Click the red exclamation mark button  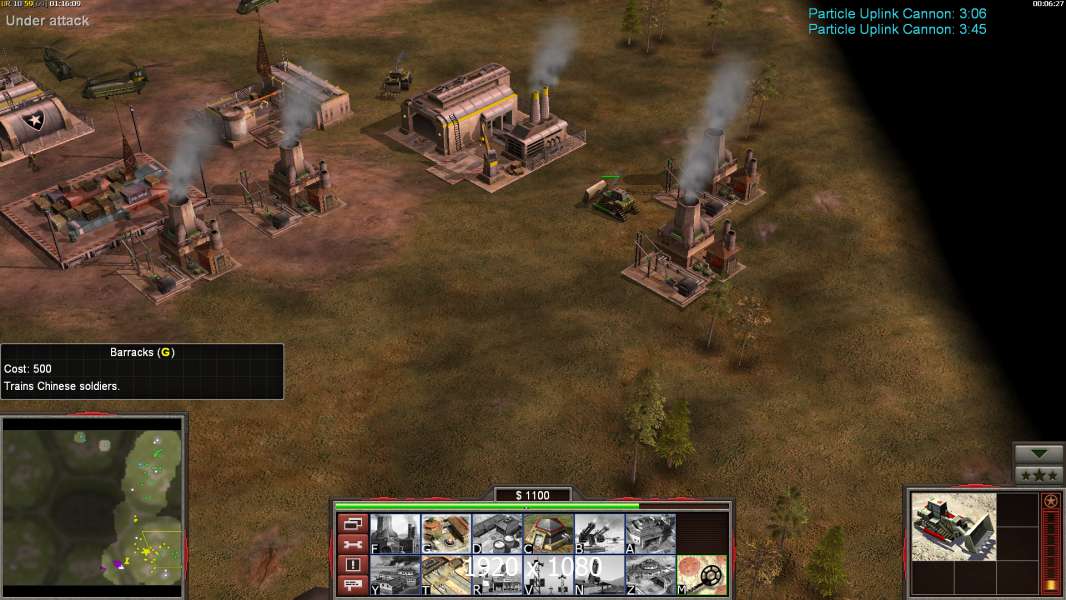(x=352, y=565)
